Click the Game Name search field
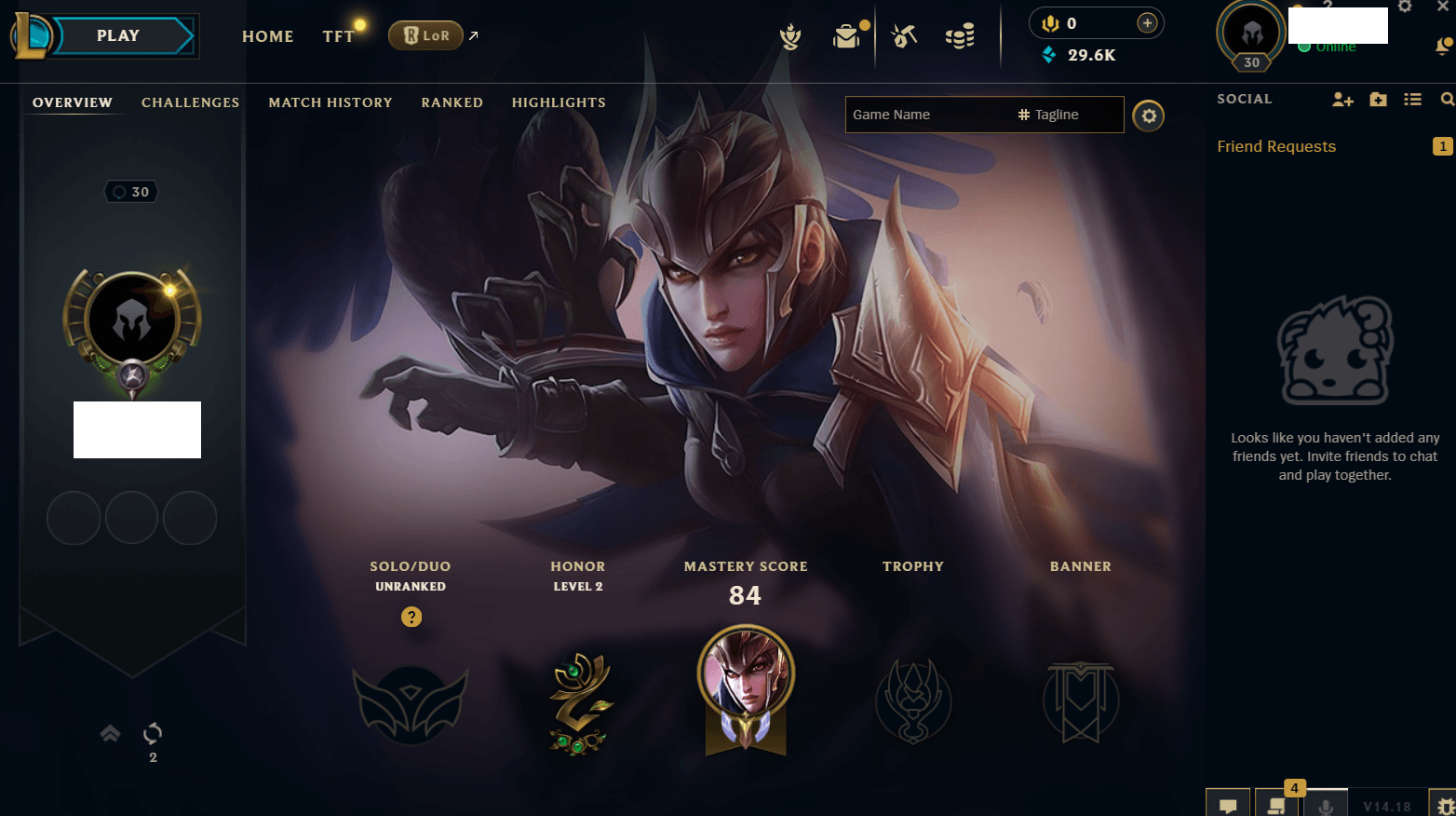The width and height of the screenshot is (1456, 816). click(x=928, y=115)
